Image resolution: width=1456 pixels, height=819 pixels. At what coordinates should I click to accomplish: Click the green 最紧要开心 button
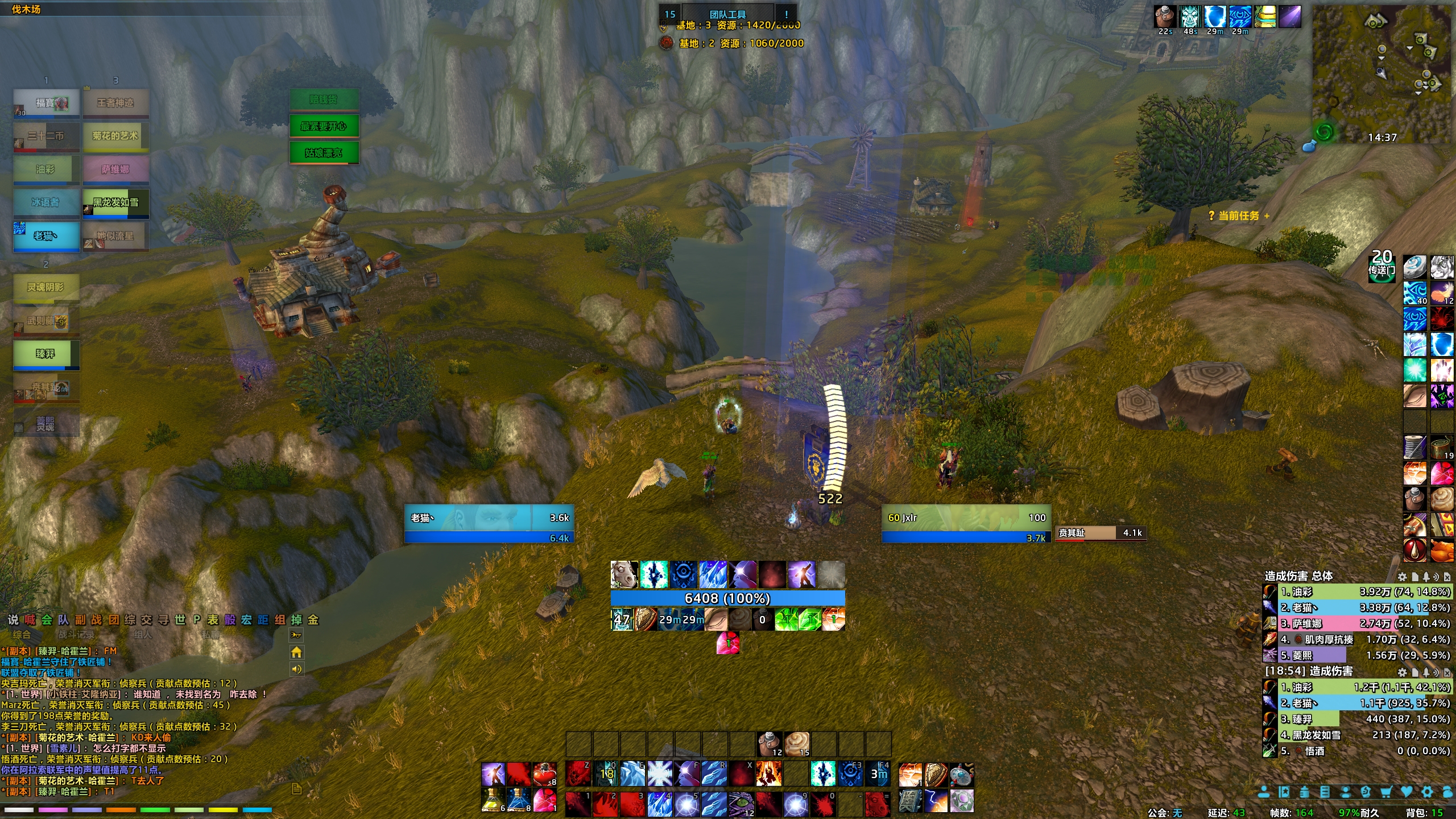click(324, 126)
